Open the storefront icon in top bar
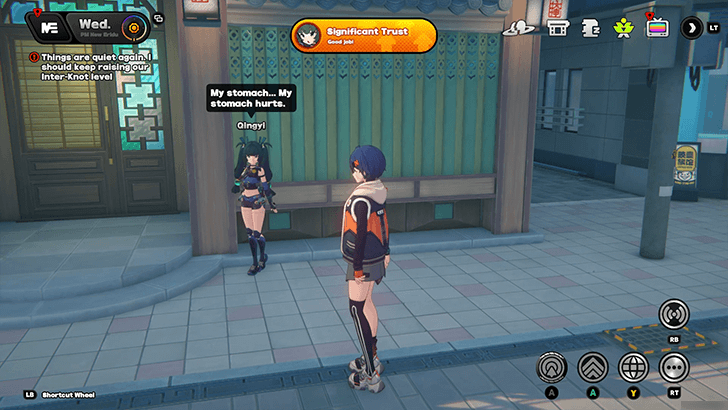This screenshot has width=728, height=410. click(x=558, y=27)
